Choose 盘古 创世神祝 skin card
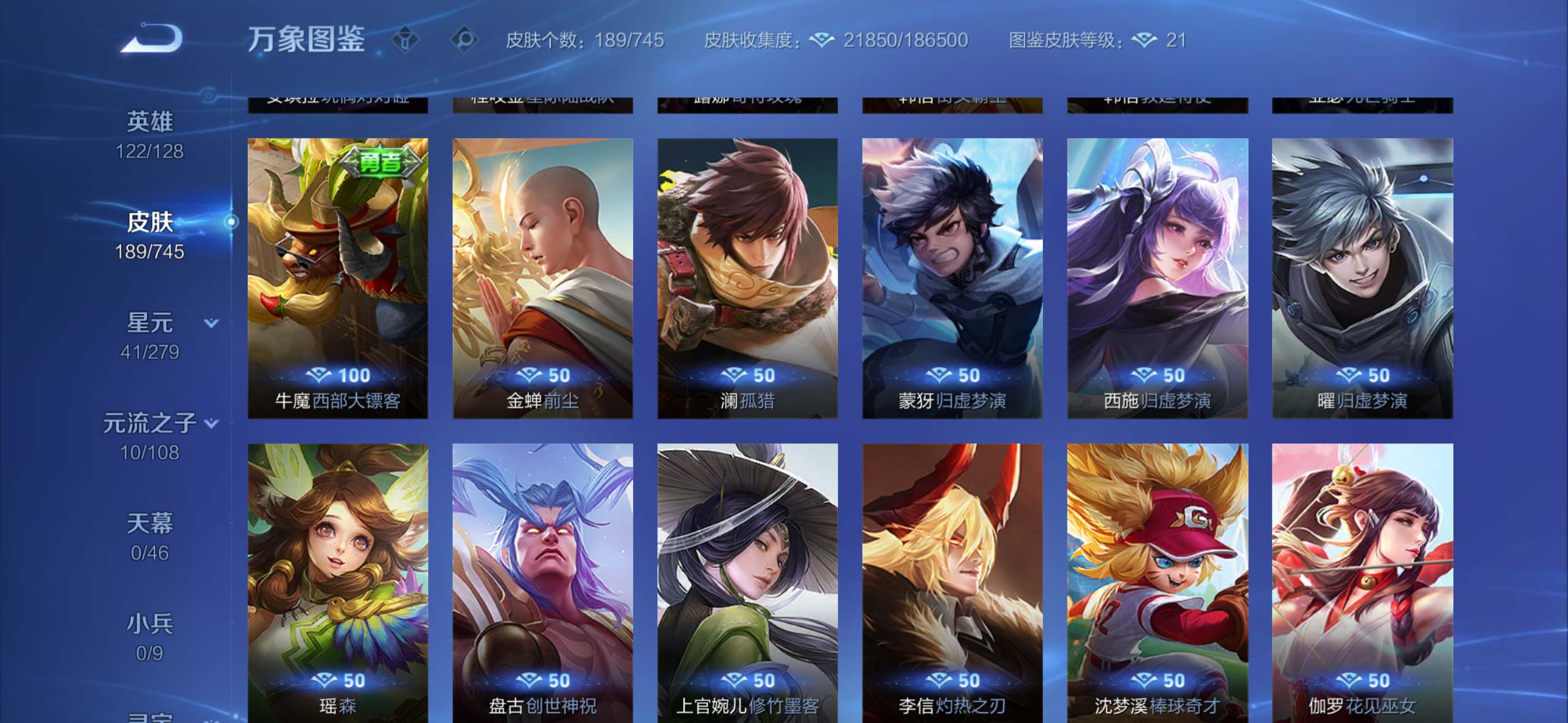The width and height of the screenshot is (1568, 723). 543,581
